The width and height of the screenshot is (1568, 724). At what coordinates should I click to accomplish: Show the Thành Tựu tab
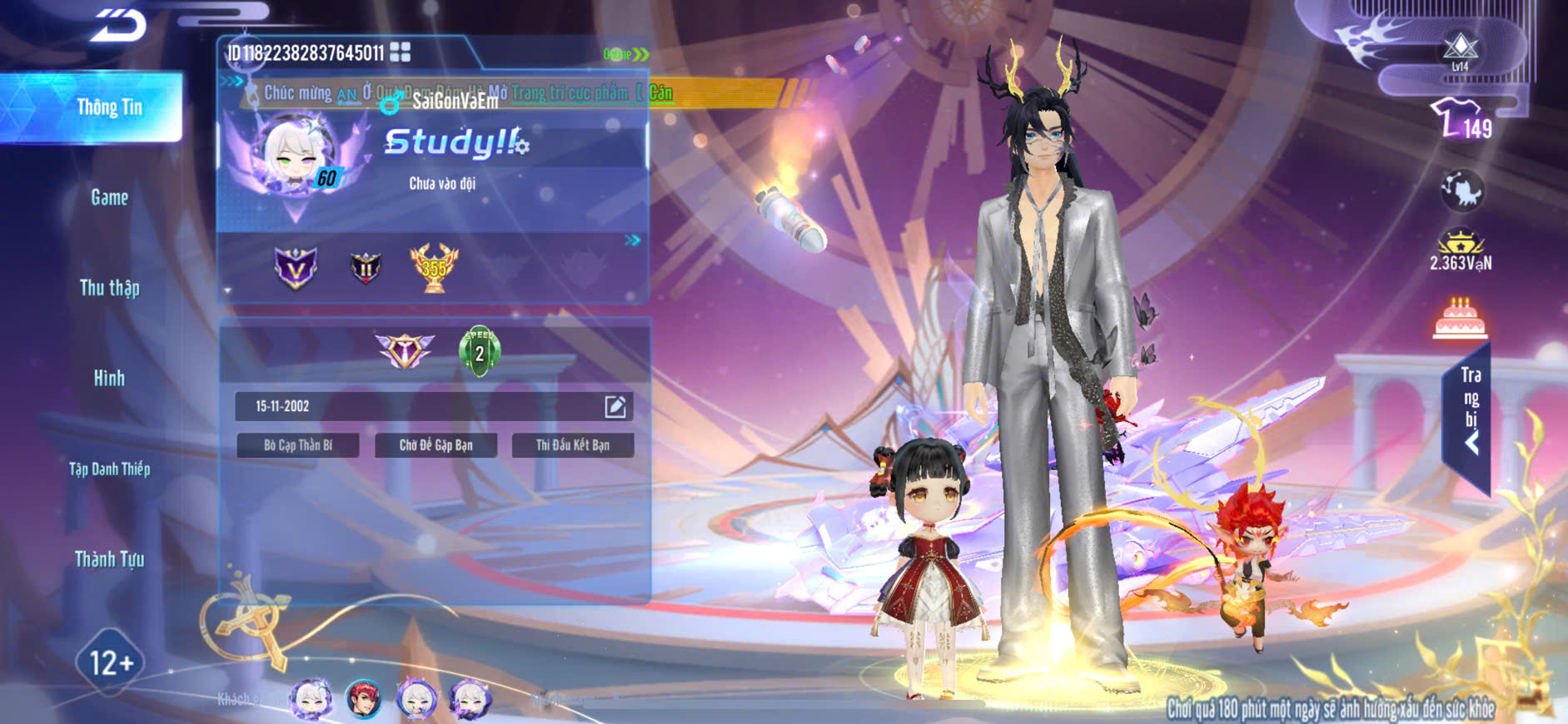tap(109, 559)
